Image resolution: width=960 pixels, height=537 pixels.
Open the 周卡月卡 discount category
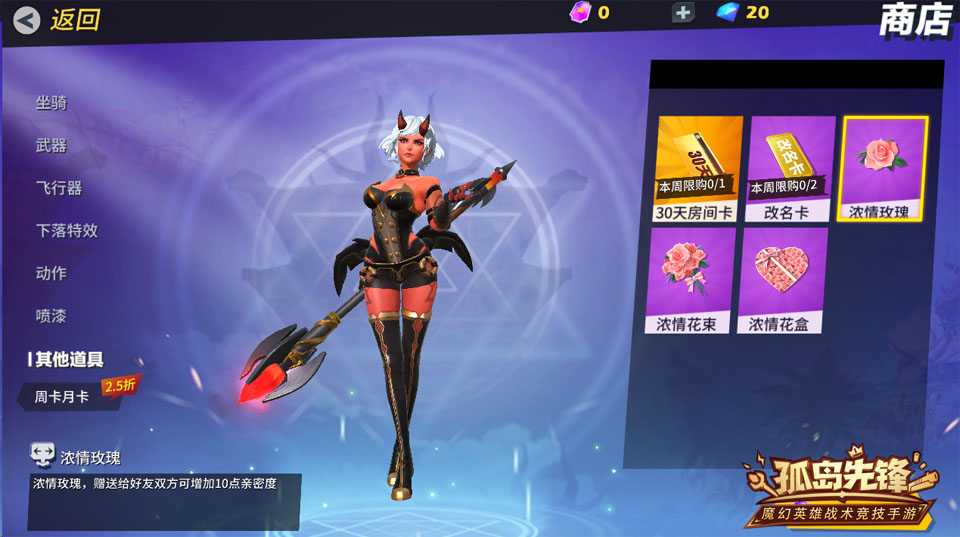[63, 396]
